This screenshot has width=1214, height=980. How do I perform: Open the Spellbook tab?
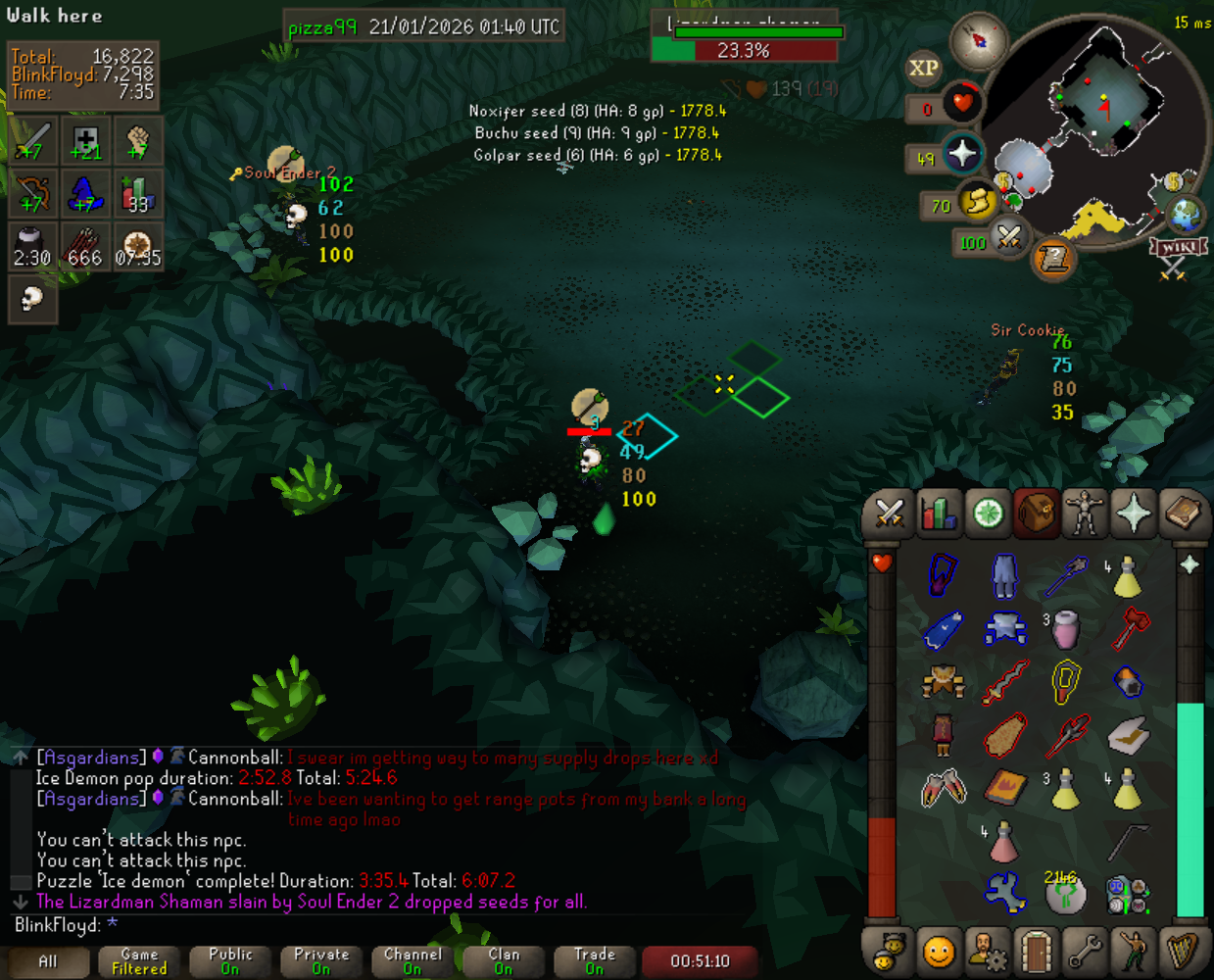click(1183, 513)
